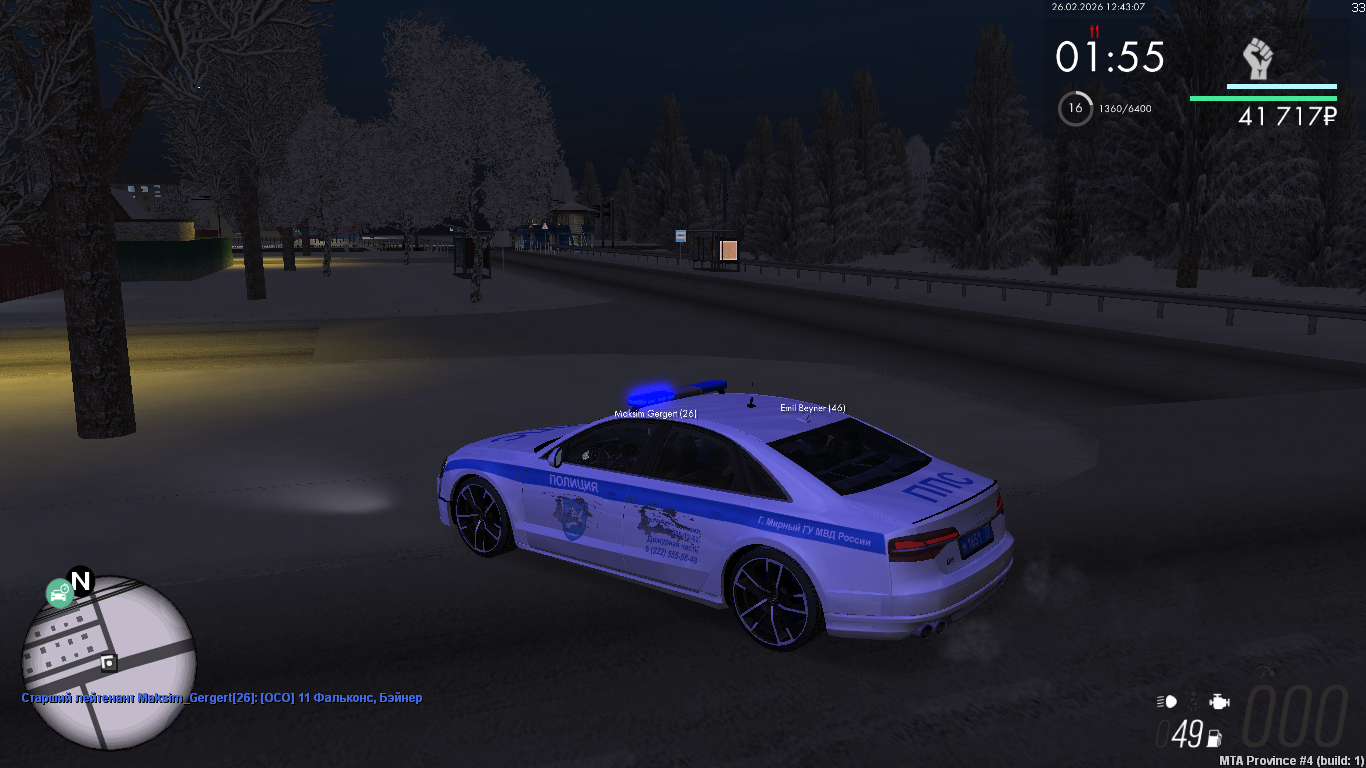Toggle the headlights indicator icon
The height and width of the screenshot is (768, 1366).
1167,702
